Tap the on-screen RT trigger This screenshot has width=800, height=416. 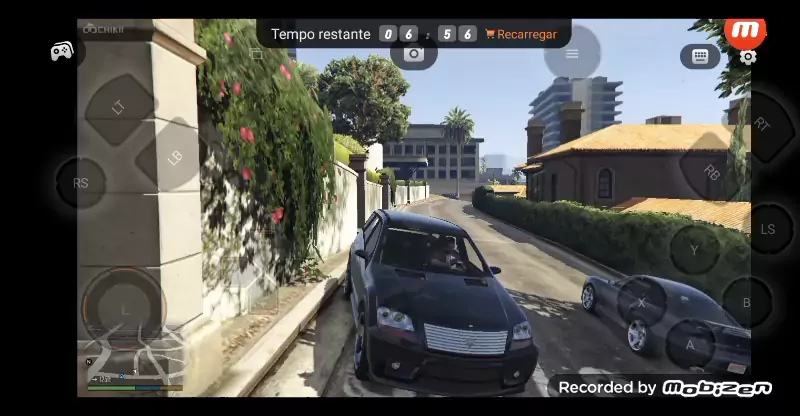[762, 125]
